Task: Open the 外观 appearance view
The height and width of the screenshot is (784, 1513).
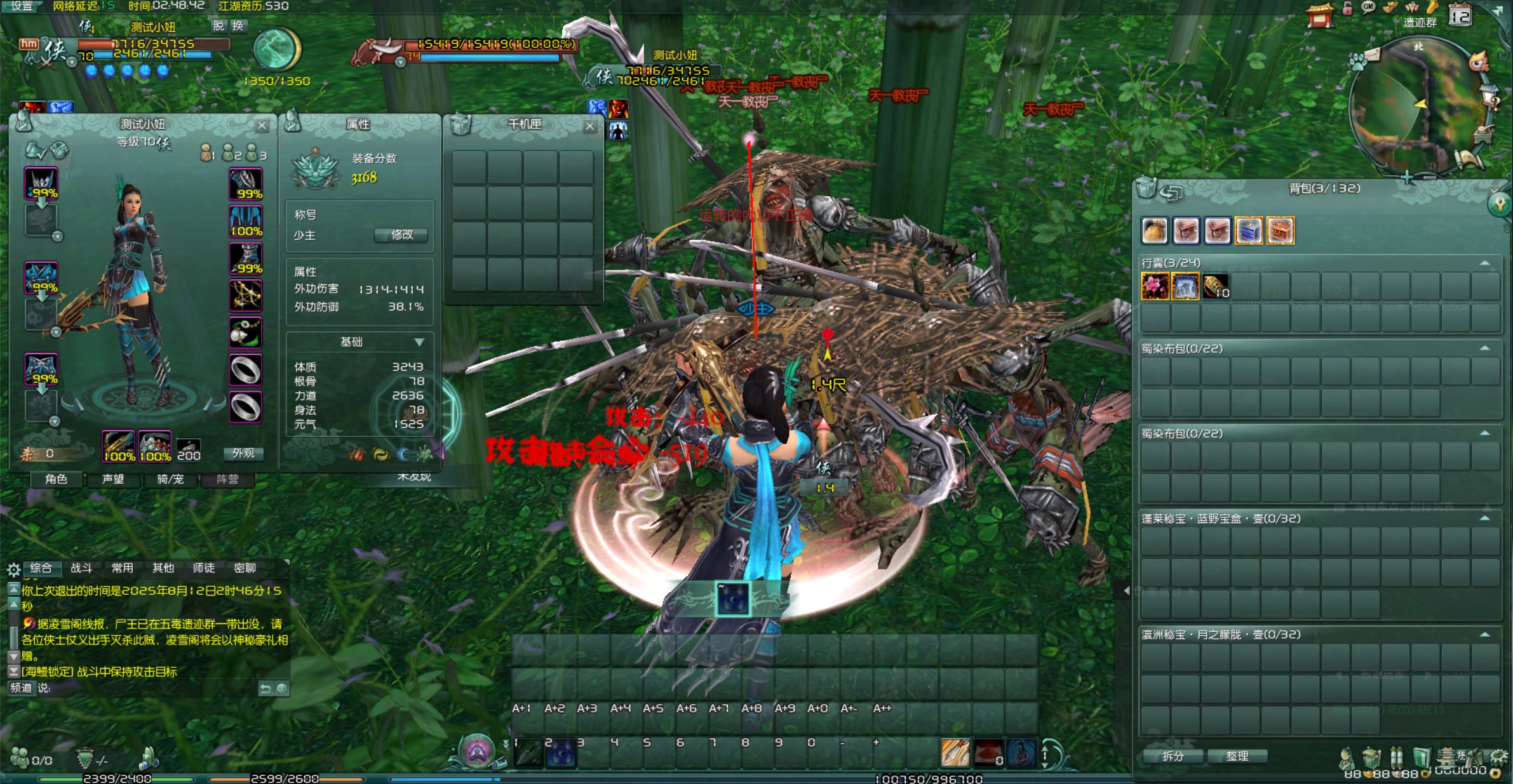Action: (x=243, y=453)
